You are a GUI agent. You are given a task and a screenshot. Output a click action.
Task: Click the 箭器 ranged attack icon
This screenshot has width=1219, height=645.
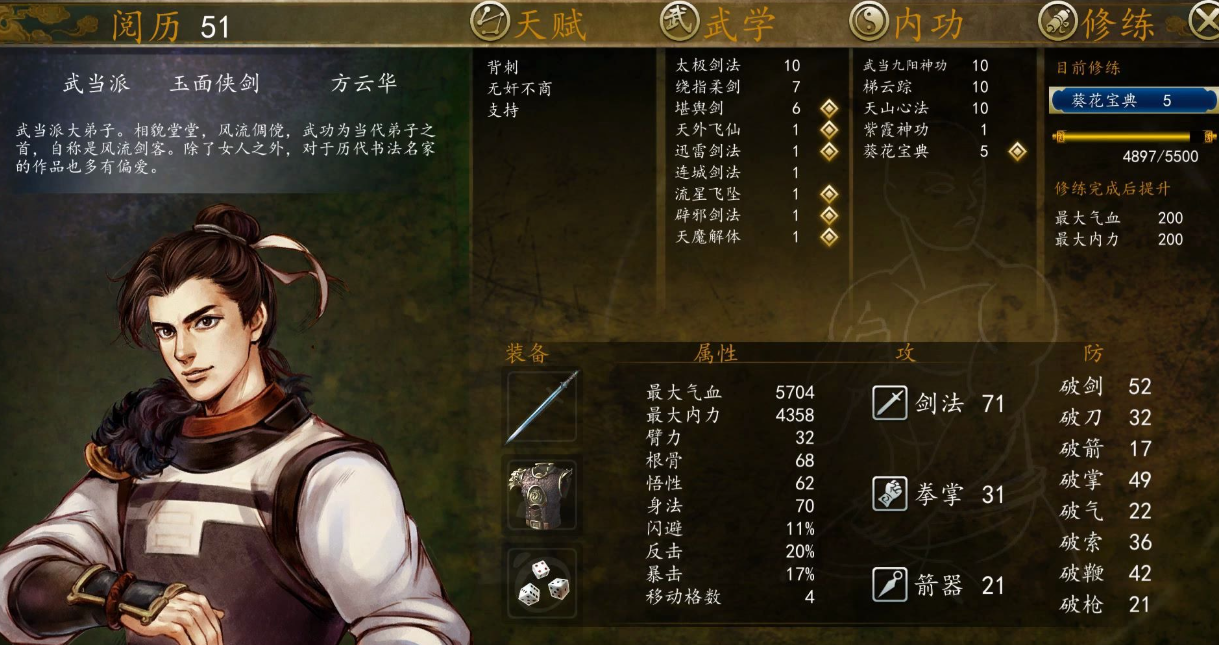click(x=889, y=585)
